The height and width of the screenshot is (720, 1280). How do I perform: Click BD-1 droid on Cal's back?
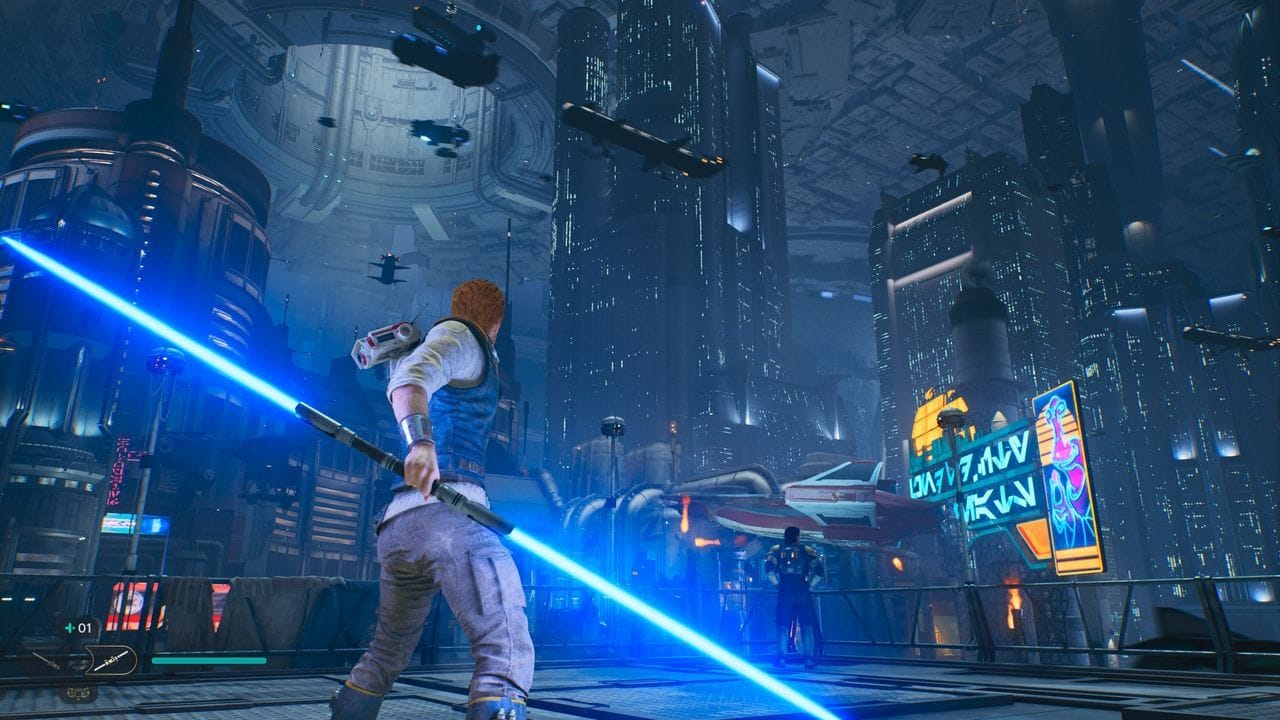380,340
